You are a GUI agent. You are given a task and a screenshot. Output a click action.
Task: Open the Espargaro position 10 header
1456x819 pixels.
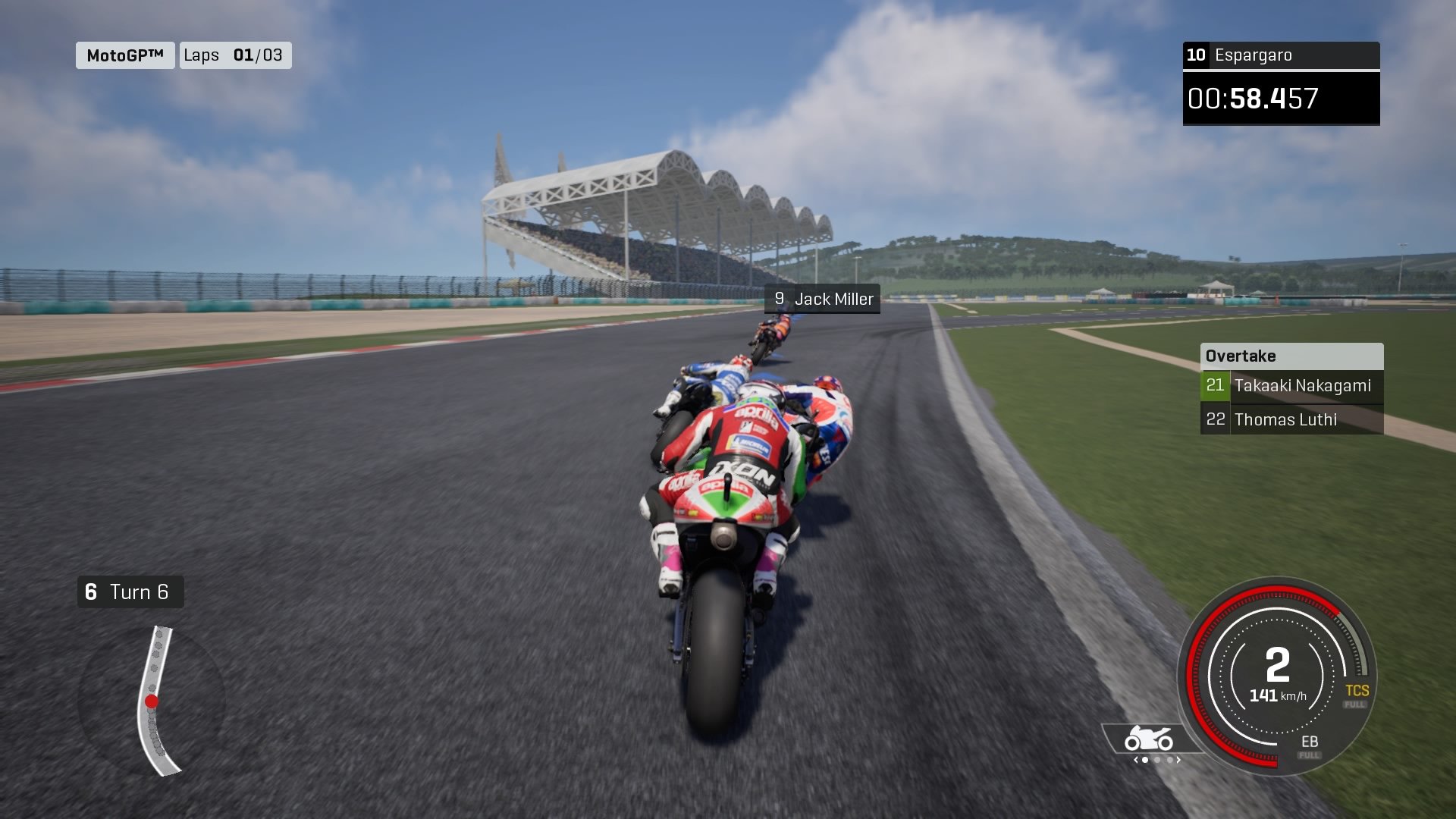click(1280, 55)
